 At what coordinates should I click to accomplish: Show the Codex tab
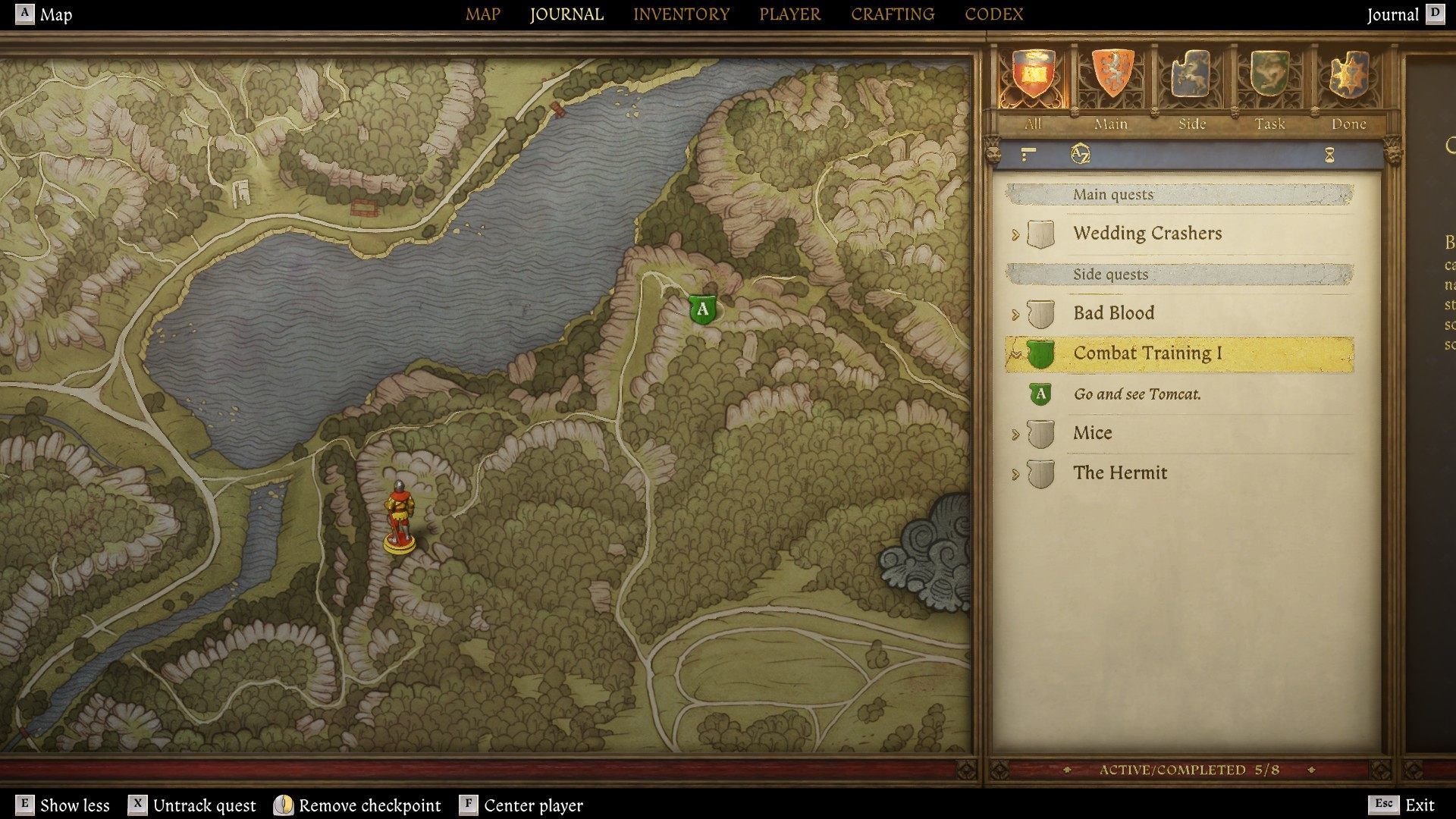[993, 14]
